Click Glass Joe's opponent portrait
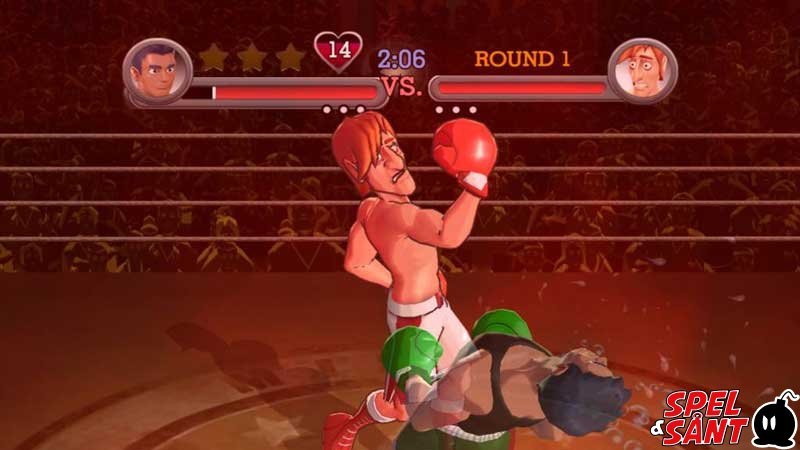 point(643,71)
